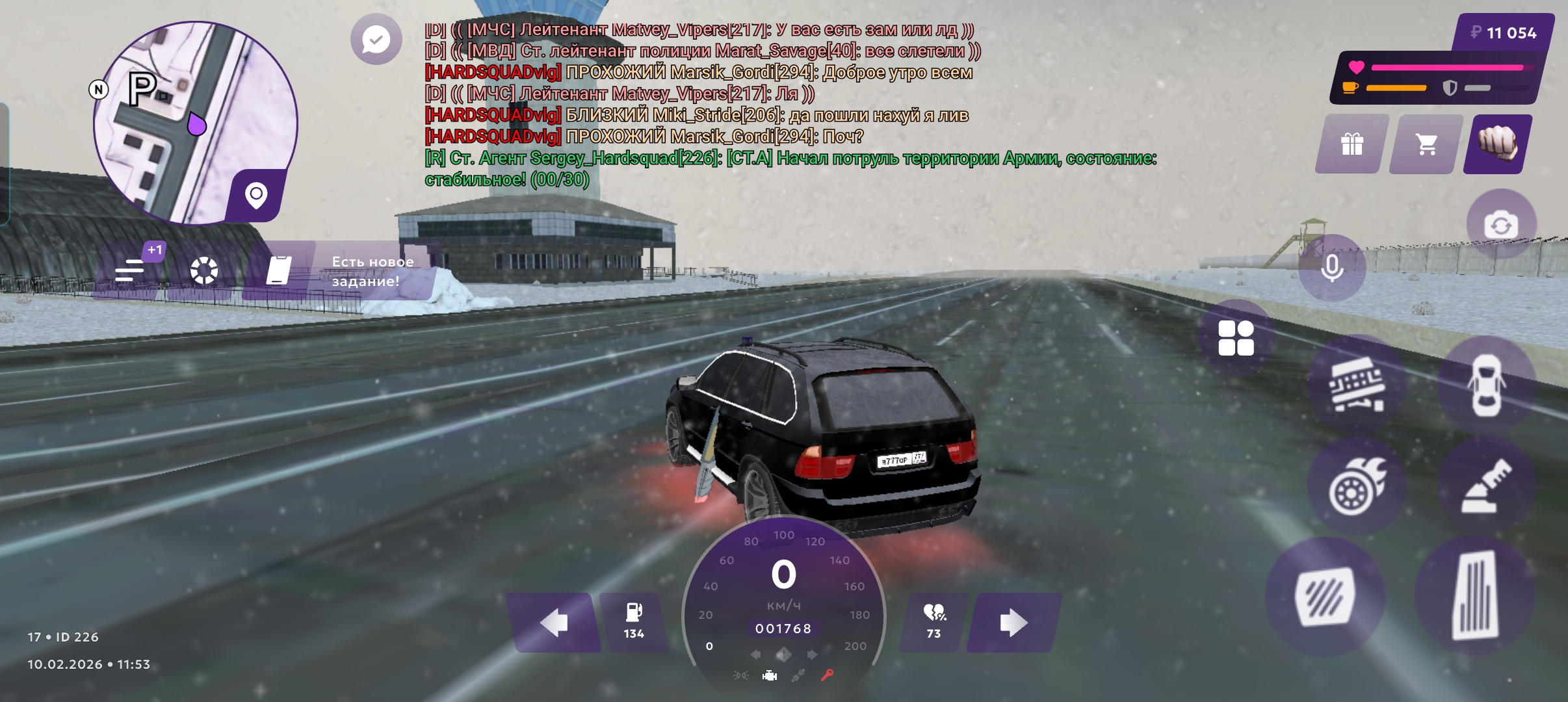The image size is (1568, 702).
Task: View the new task notification
Action: (x=351, y=271)
